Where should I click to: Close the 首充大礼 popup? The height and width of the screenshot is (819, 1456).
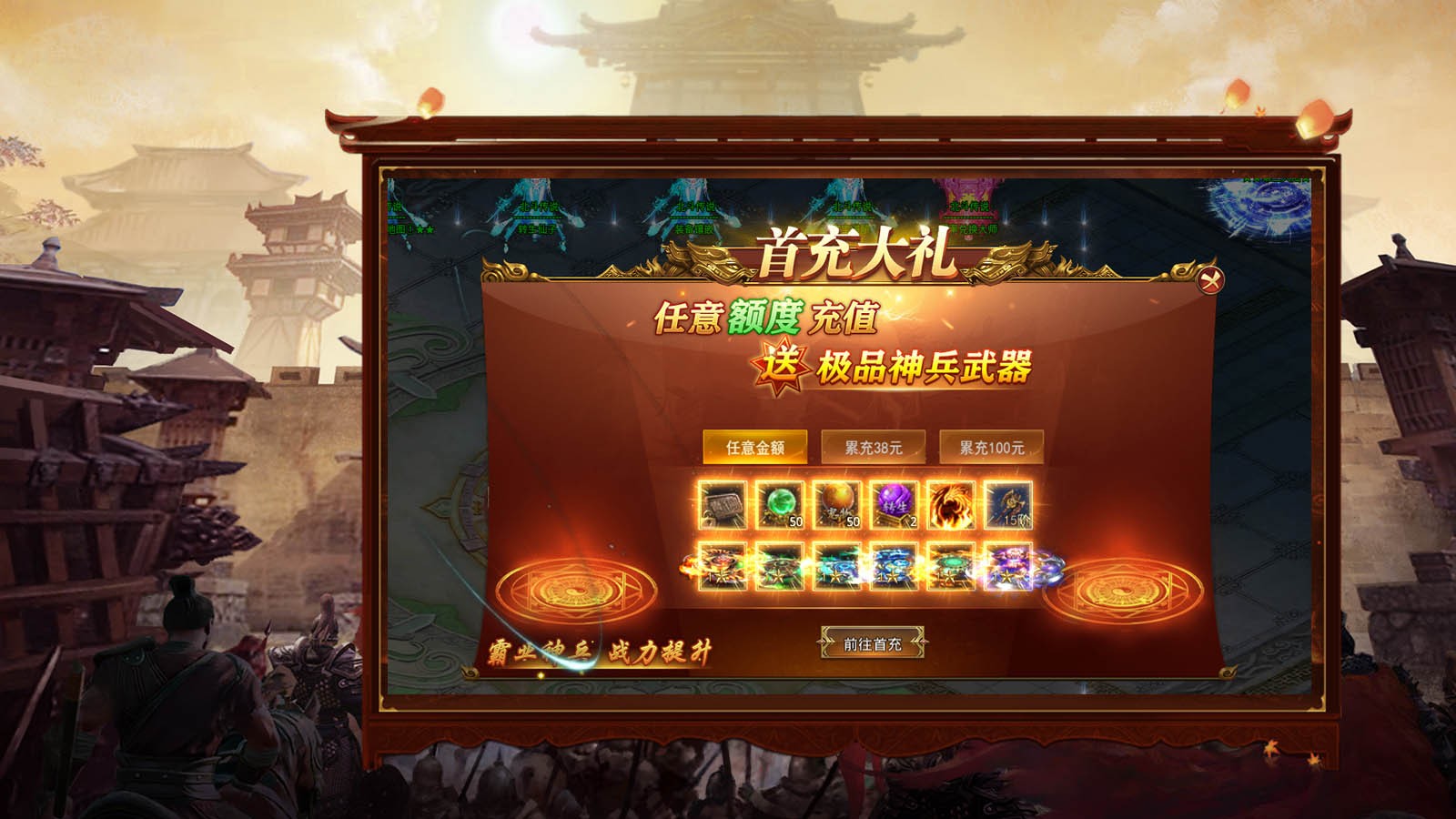coord(1210,279)
